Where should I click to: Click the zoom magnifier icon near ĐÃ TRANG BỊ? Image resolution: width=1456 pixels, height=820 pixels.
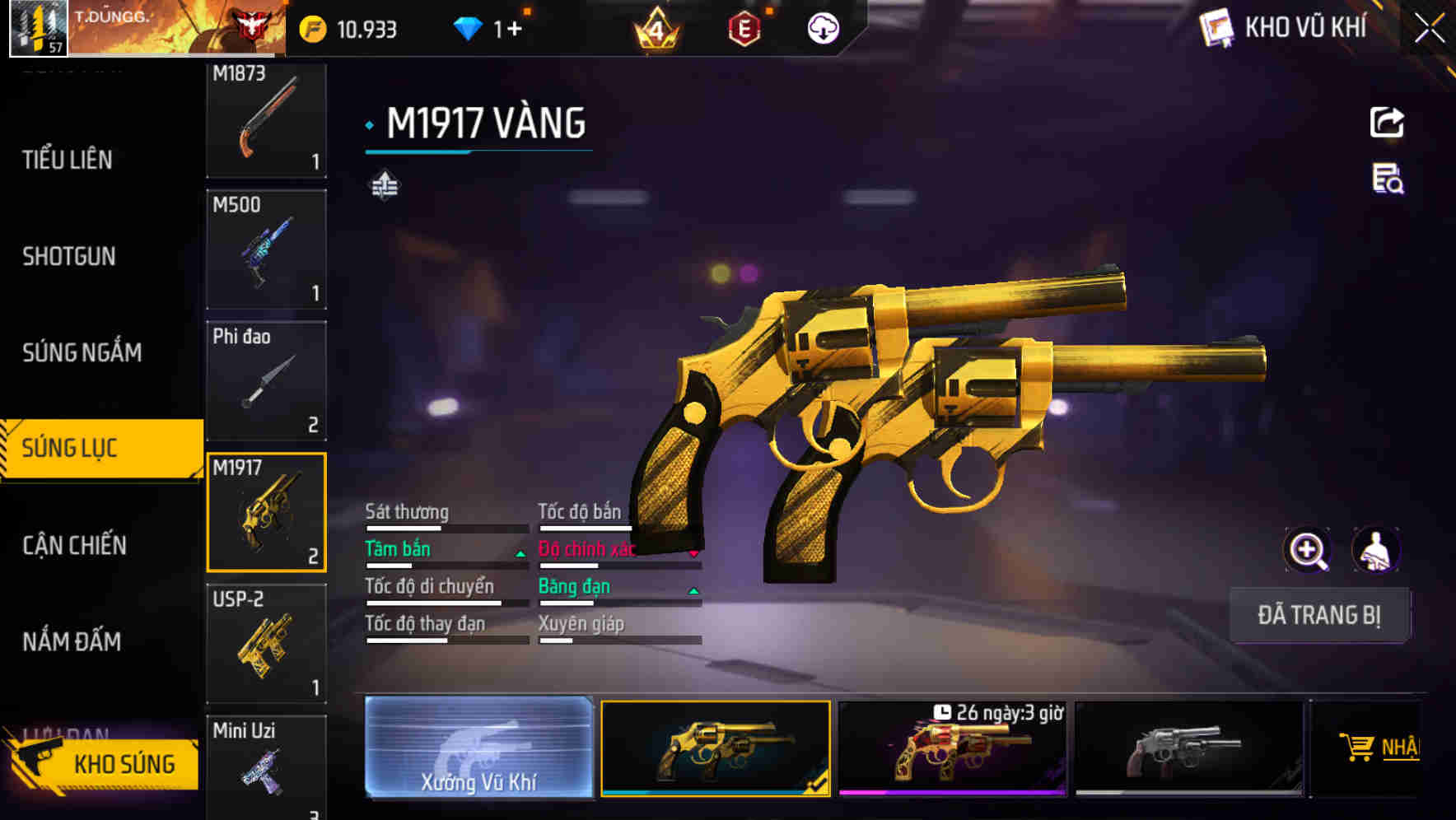[1306, 549]
